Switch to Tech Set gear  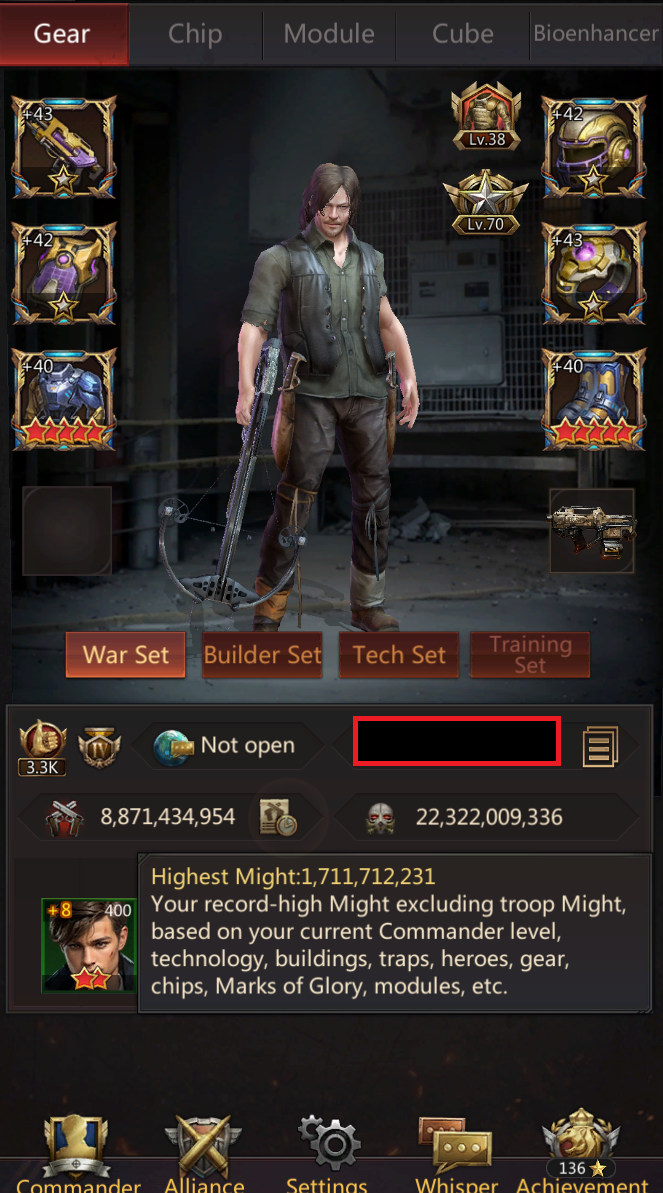click(399, 655)
